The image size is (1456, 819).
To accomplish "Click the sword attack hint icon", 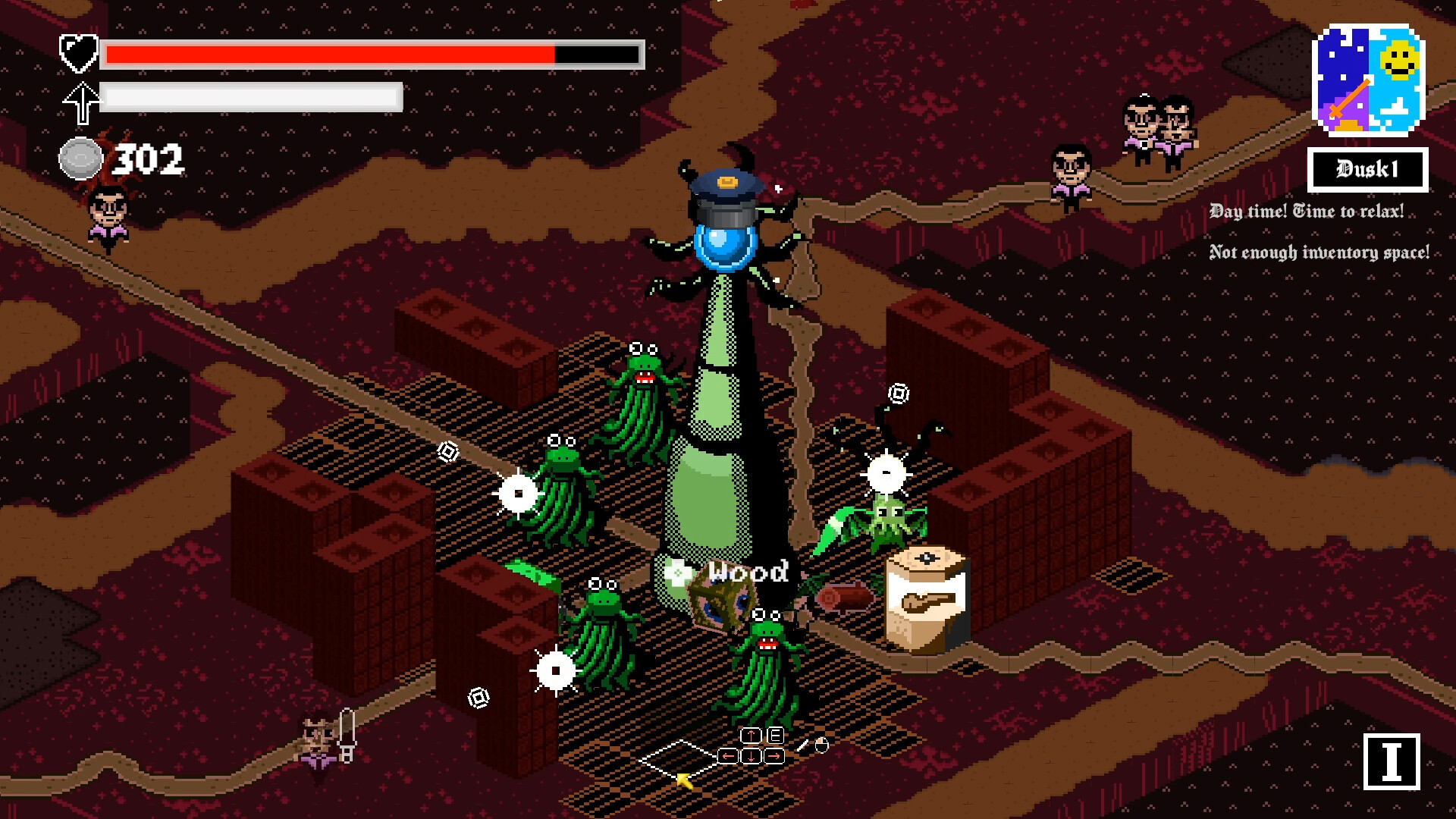I will (802, 745).
